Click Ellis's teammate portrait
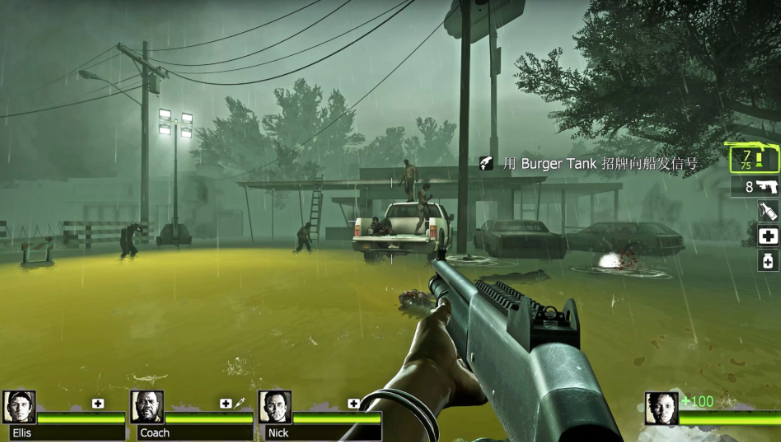Viewport: 781px width, 442px height. point(19,406)
